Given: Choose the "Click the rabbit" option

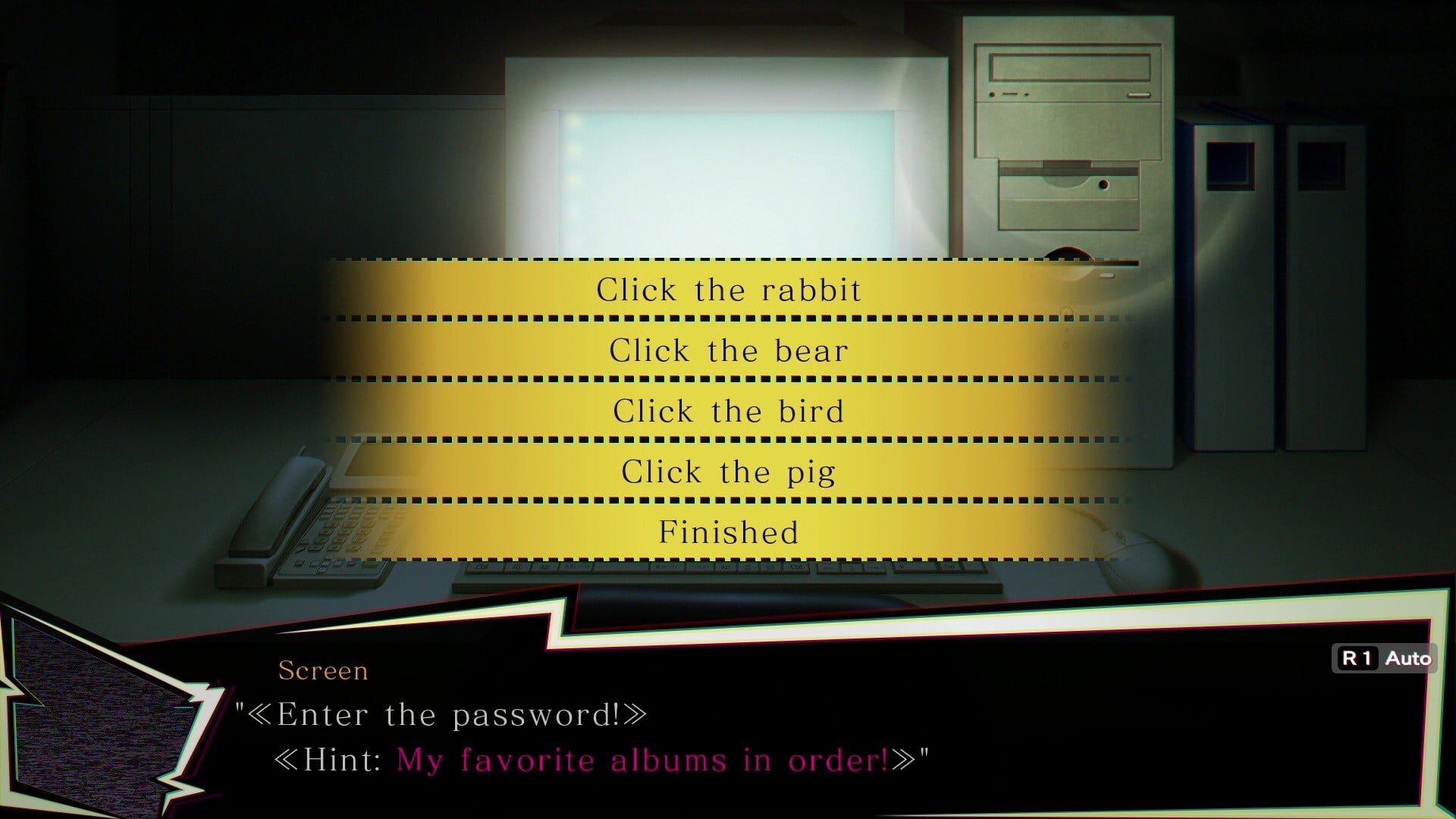Looking at the screenshot, I should coord(728,290).
